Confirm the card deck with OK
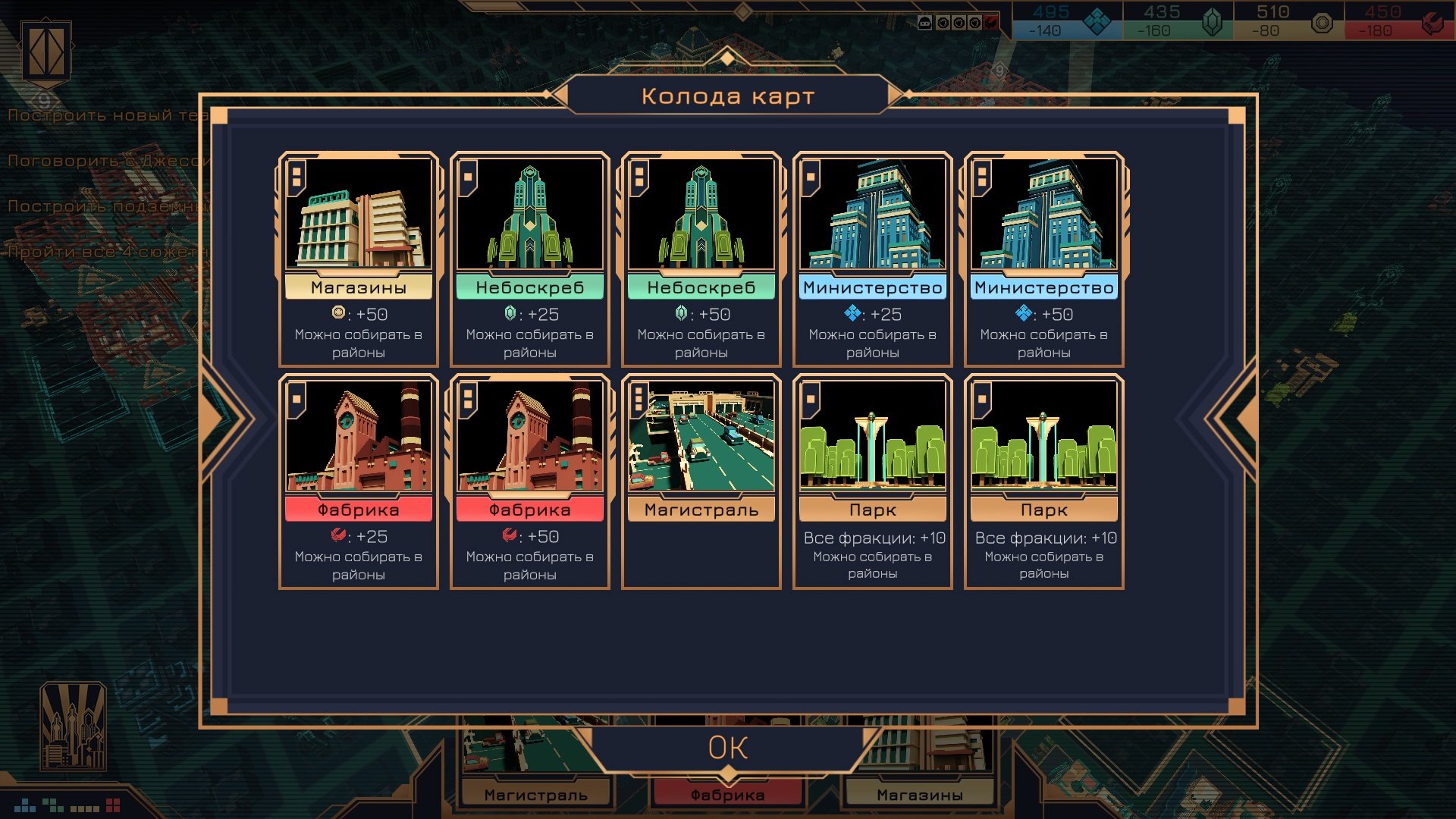Screen dimensions: 1456x819 728,748
